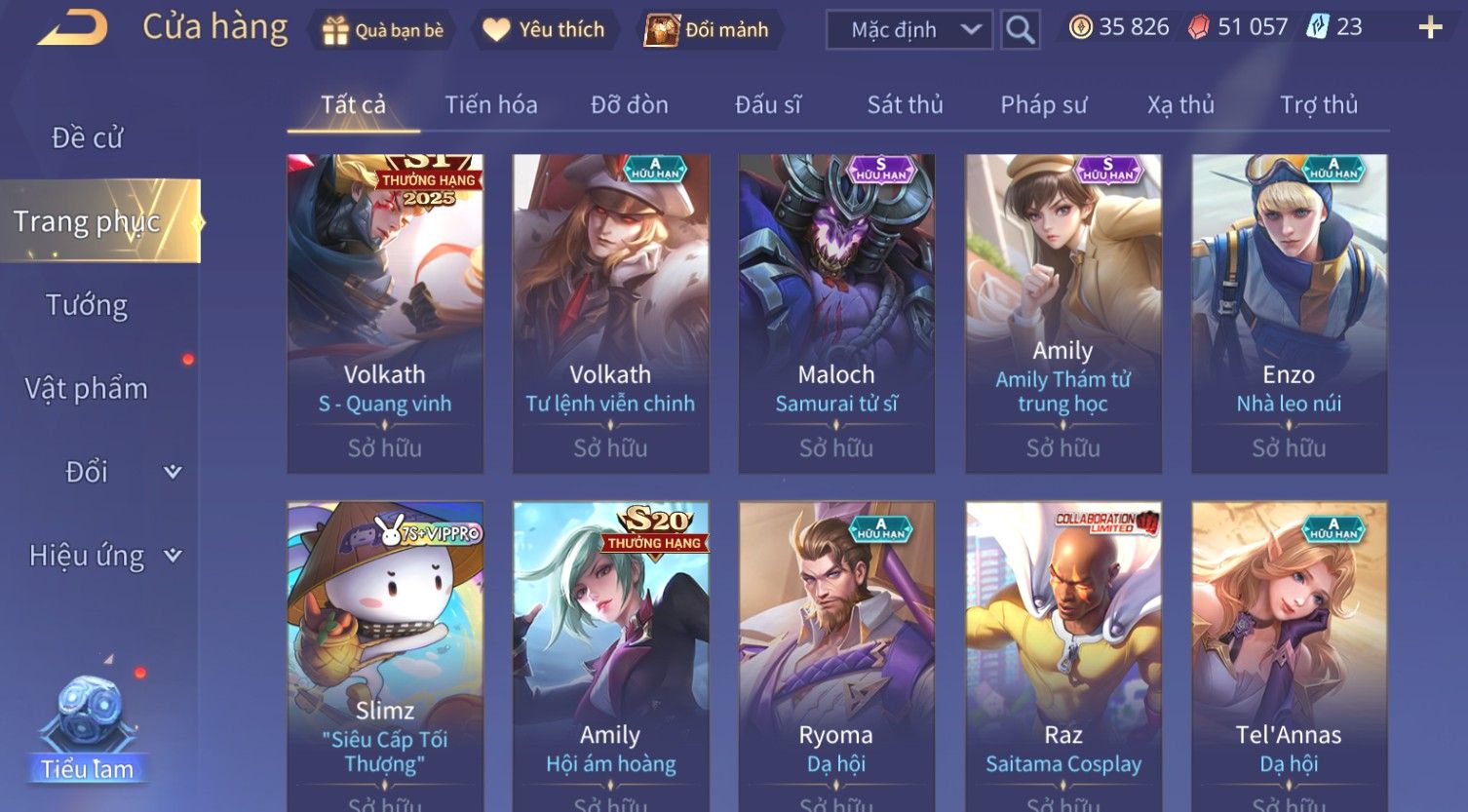Open Raz Saitama Cosplay skin card

(x=1062, y=653)
